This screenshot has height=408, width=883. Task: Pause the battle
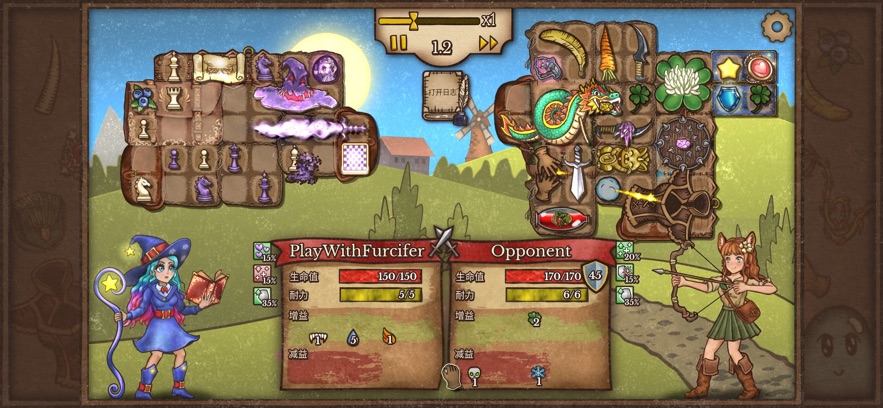(398, 44)
